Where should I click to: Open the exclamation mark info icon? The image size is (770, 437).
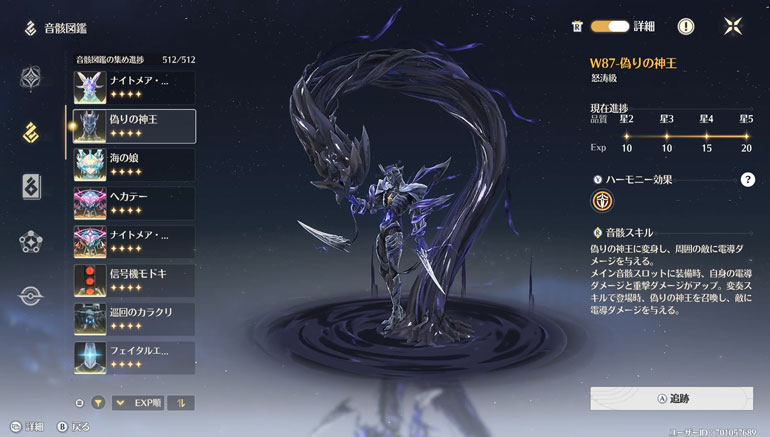click(x=686, y=27)
